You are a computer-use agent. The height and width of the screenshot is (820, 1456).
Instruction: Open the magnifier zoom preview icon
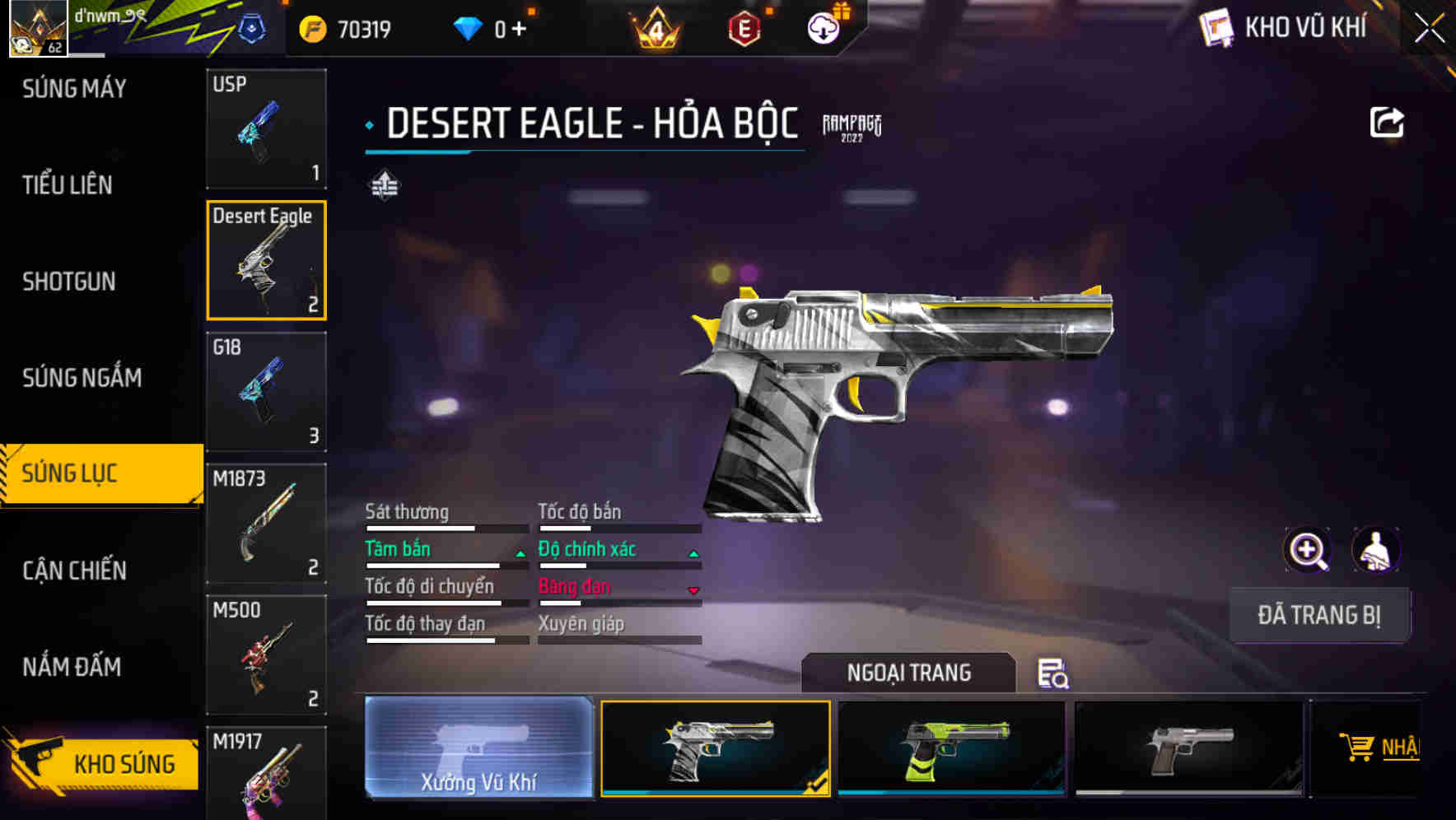(1308, 550)
